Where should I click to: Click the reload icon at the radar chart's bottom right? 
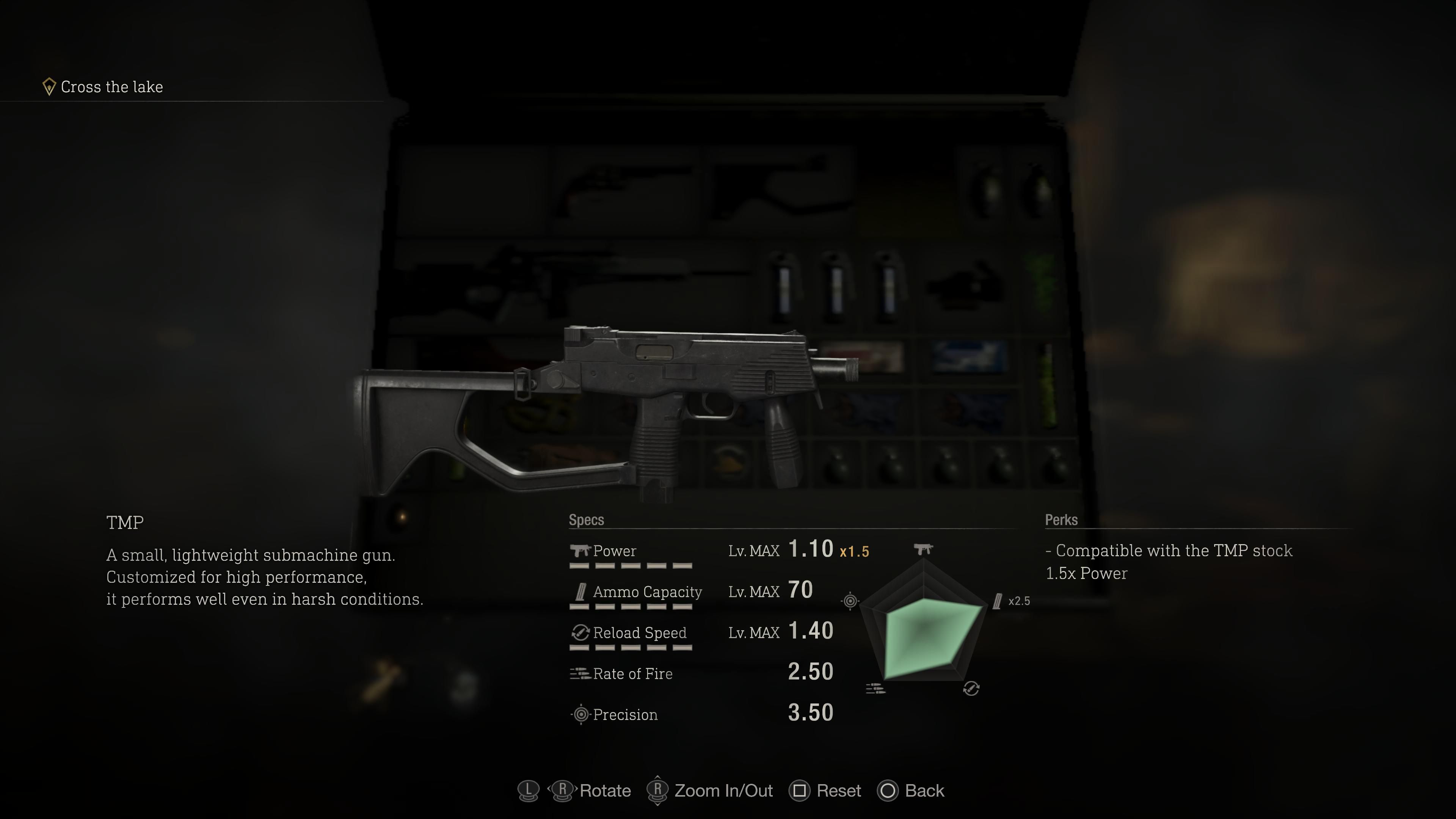[x=972, y=689]
